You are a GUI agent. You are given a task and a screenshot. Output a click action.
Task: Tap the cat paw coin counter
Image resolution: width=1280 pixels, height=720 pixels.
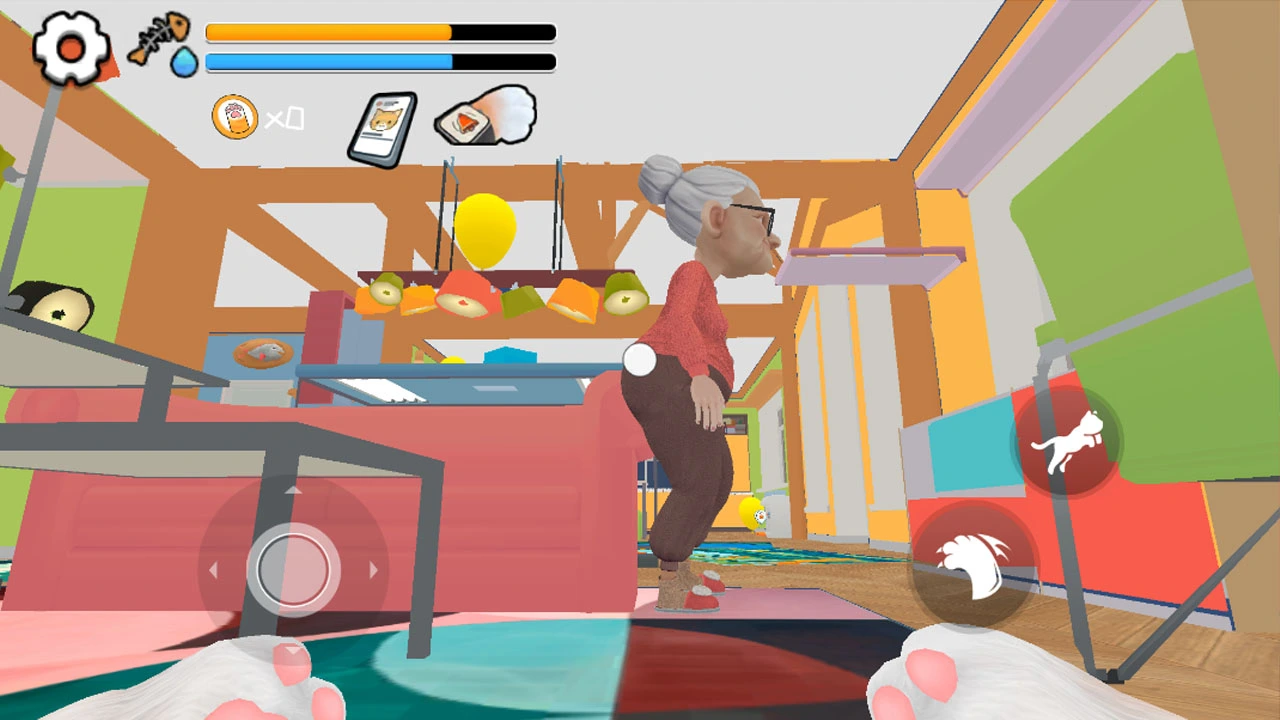[x=235, y=117]
